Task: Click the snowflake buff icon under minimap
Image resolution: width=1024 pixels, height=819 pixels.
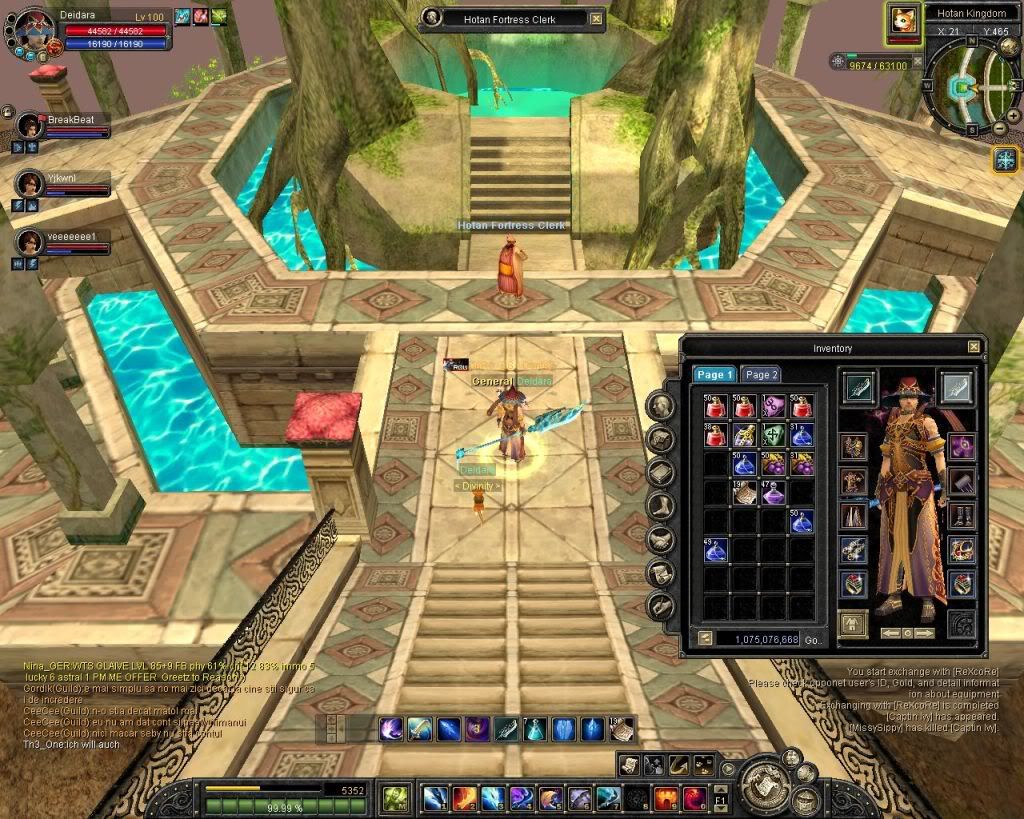Action: tap(1004, 158)
